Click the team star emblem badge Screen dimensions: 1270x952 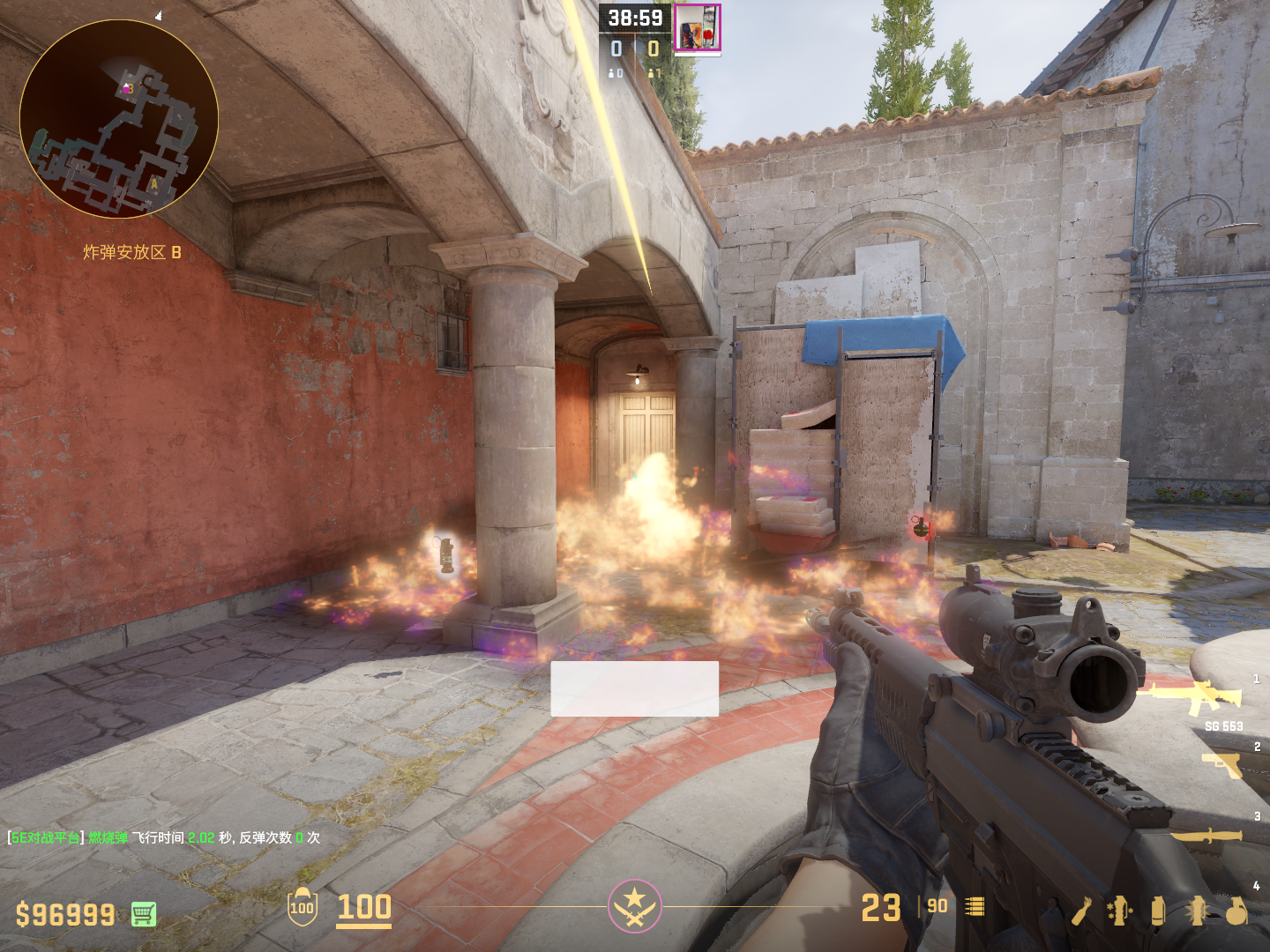634,905
